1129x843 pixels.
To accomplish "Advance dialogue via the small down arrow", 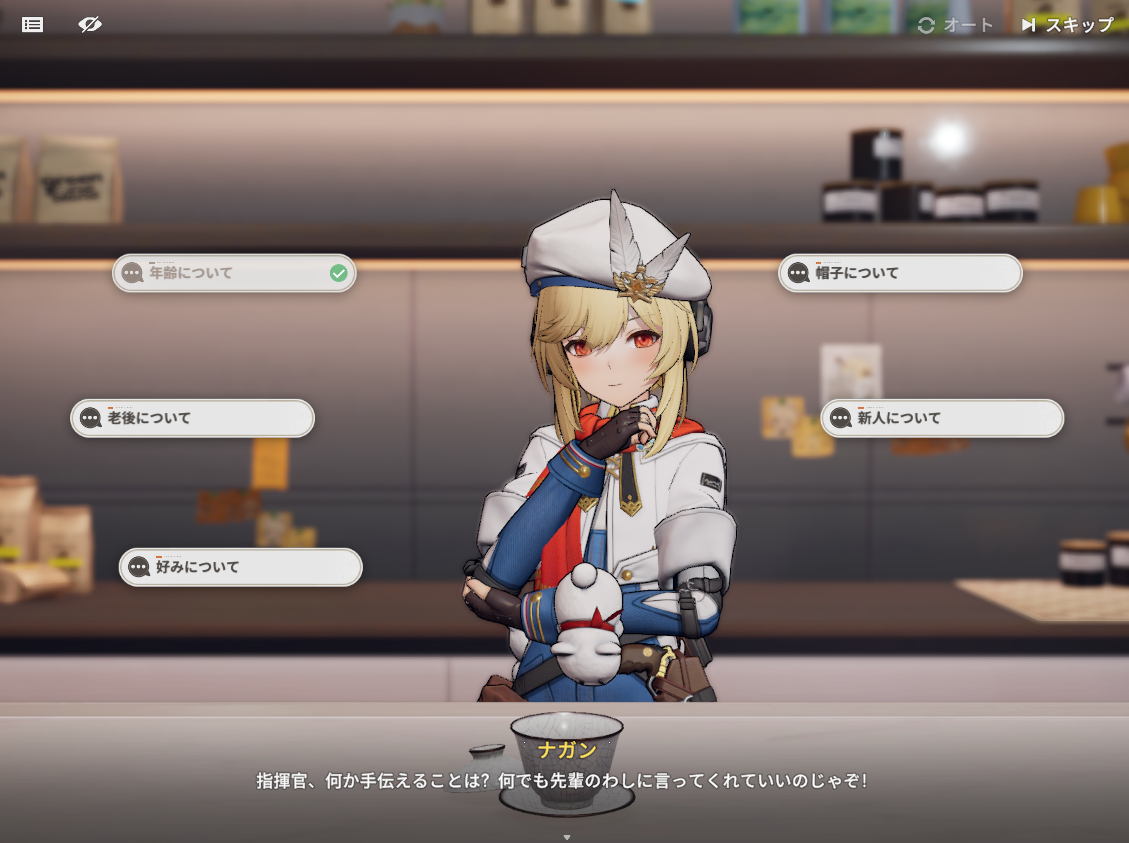I will pos(567,837).
